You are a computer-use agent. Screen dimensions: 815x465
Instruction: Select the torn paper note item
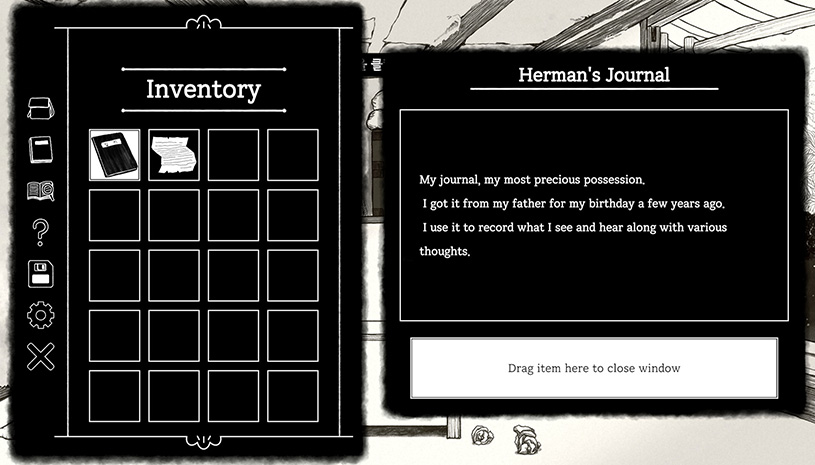174,155
